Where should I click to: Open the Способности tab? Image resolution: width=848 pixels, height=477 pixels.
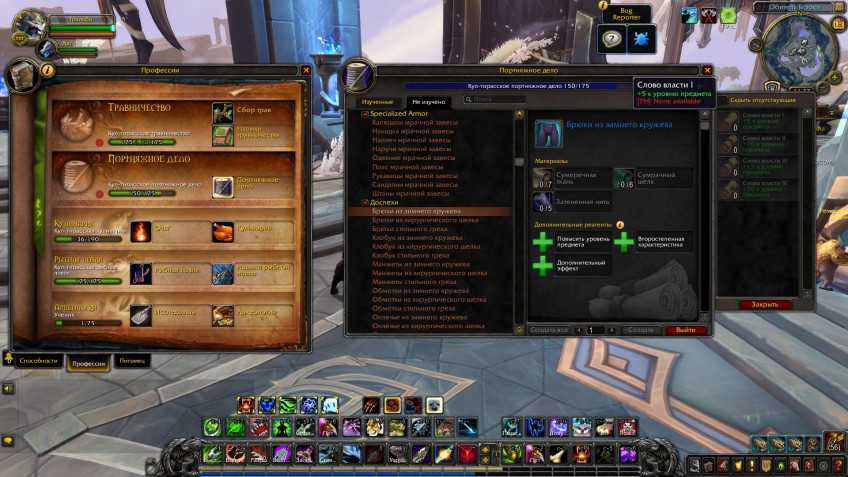[x=35, y=360]
